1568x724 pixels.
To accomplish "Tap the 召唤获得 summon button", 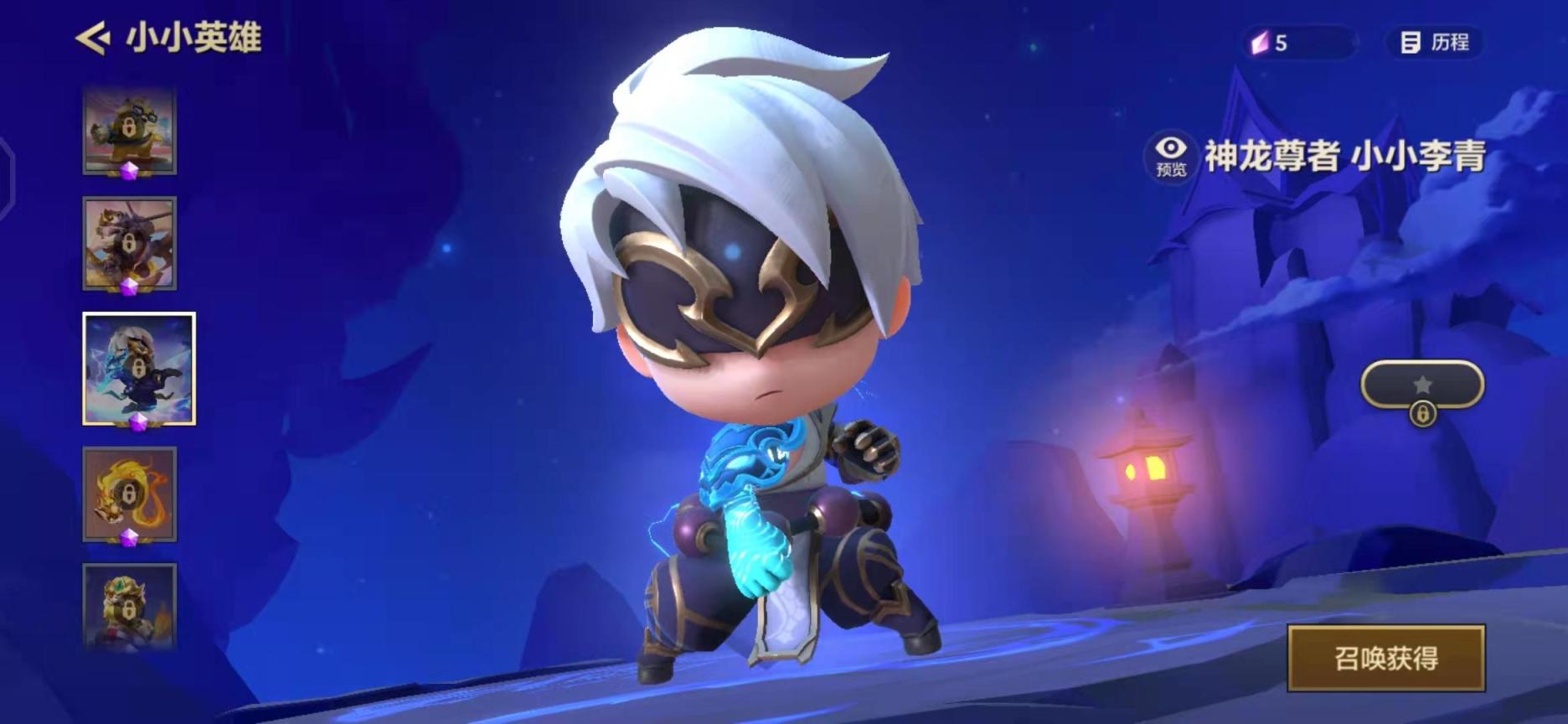I will point(1385,658).
